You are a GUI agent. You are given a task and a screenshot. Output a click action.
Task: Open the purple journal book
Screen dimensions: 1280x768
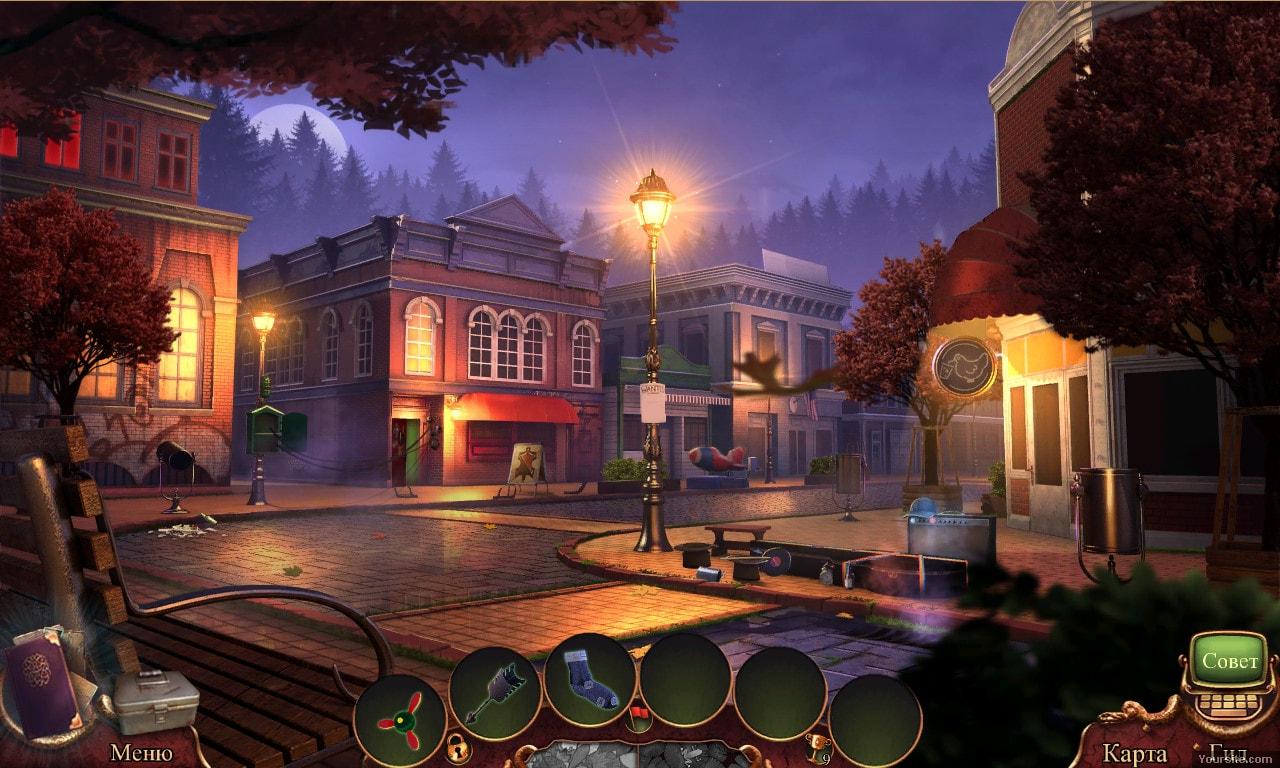[44, 684]
